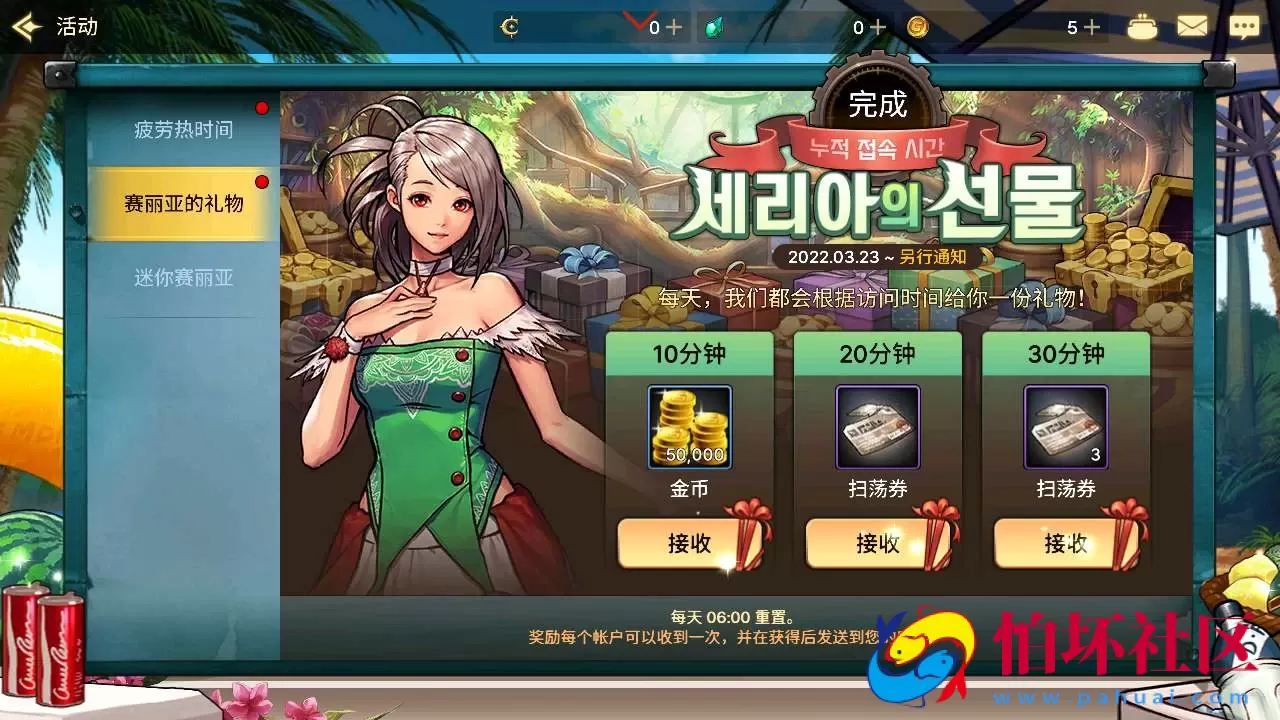Click the wallet icon in the top bar
The height and width of the screenshot is (720, 1280).
point(1142,25)
